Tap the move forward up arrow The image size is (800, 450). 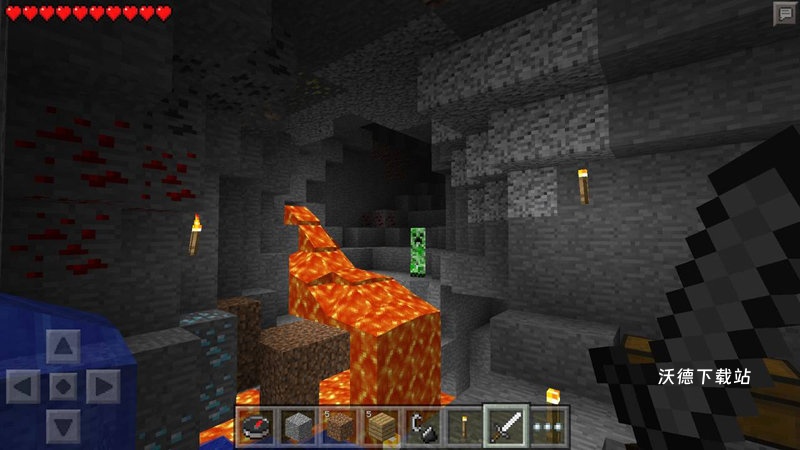click(x=62, y=348)
